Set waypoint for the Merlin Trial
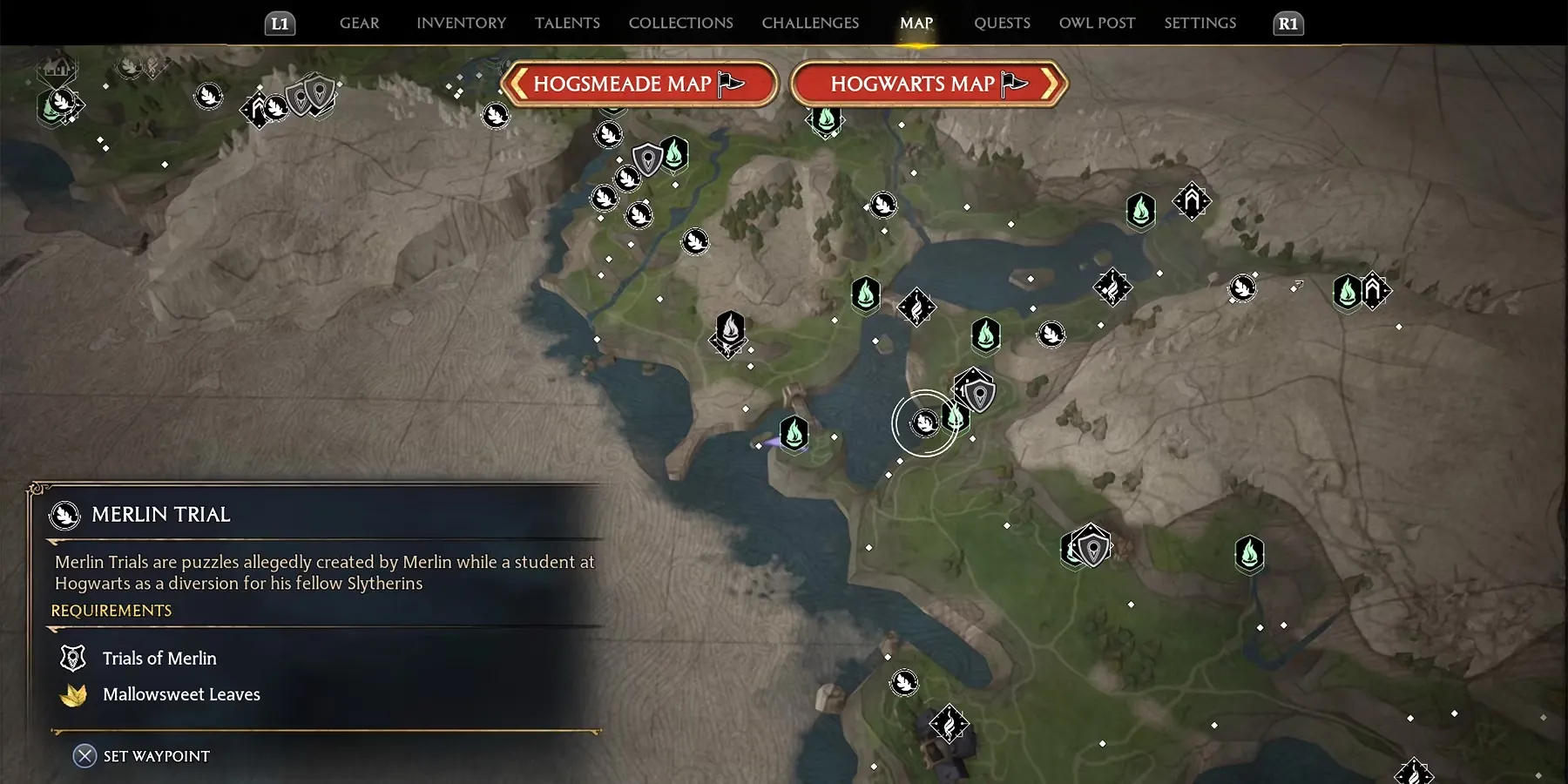 pyautogui.click(x=142, y=756)
